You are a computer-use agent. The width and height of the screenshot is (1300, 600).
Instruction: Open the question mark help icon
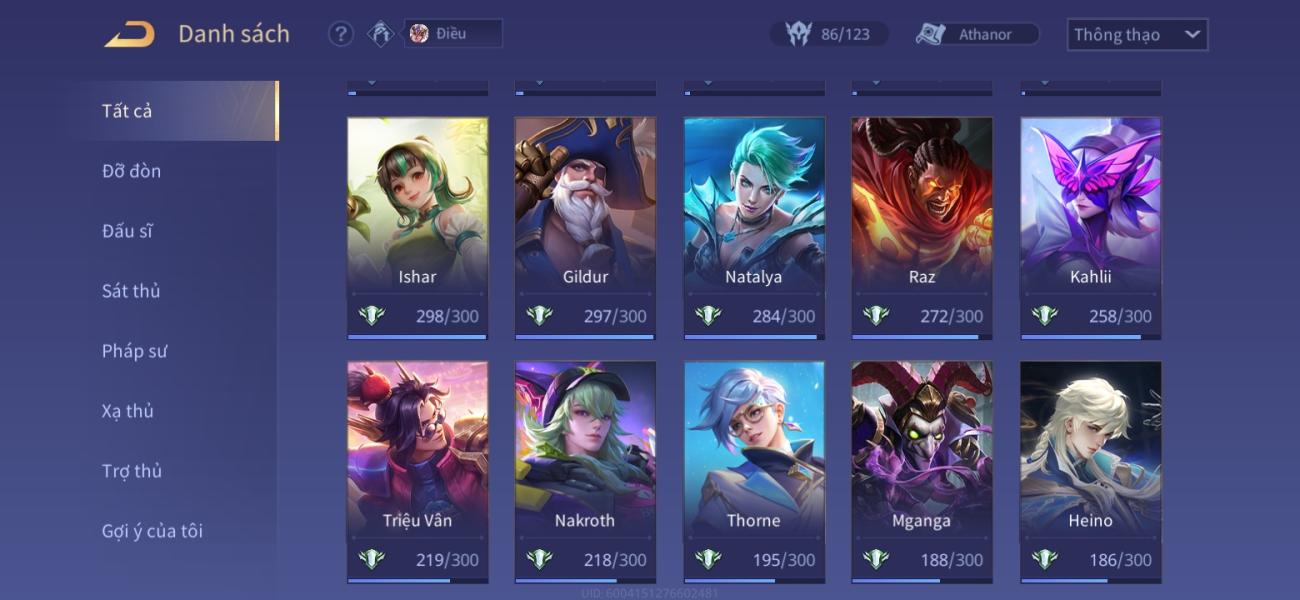pos(341,34)
